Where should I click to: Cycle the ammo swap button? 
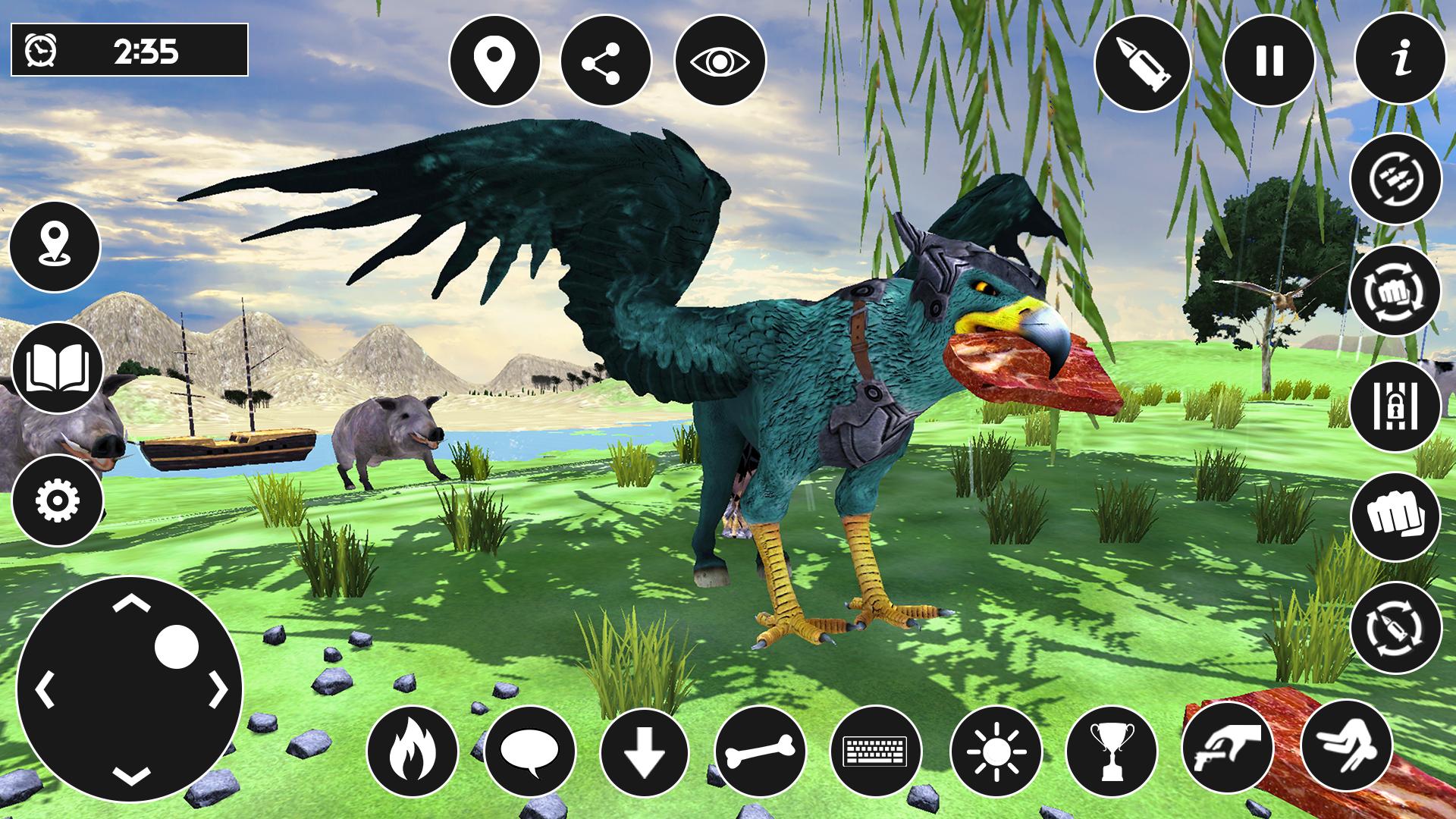click(1395, 179)
